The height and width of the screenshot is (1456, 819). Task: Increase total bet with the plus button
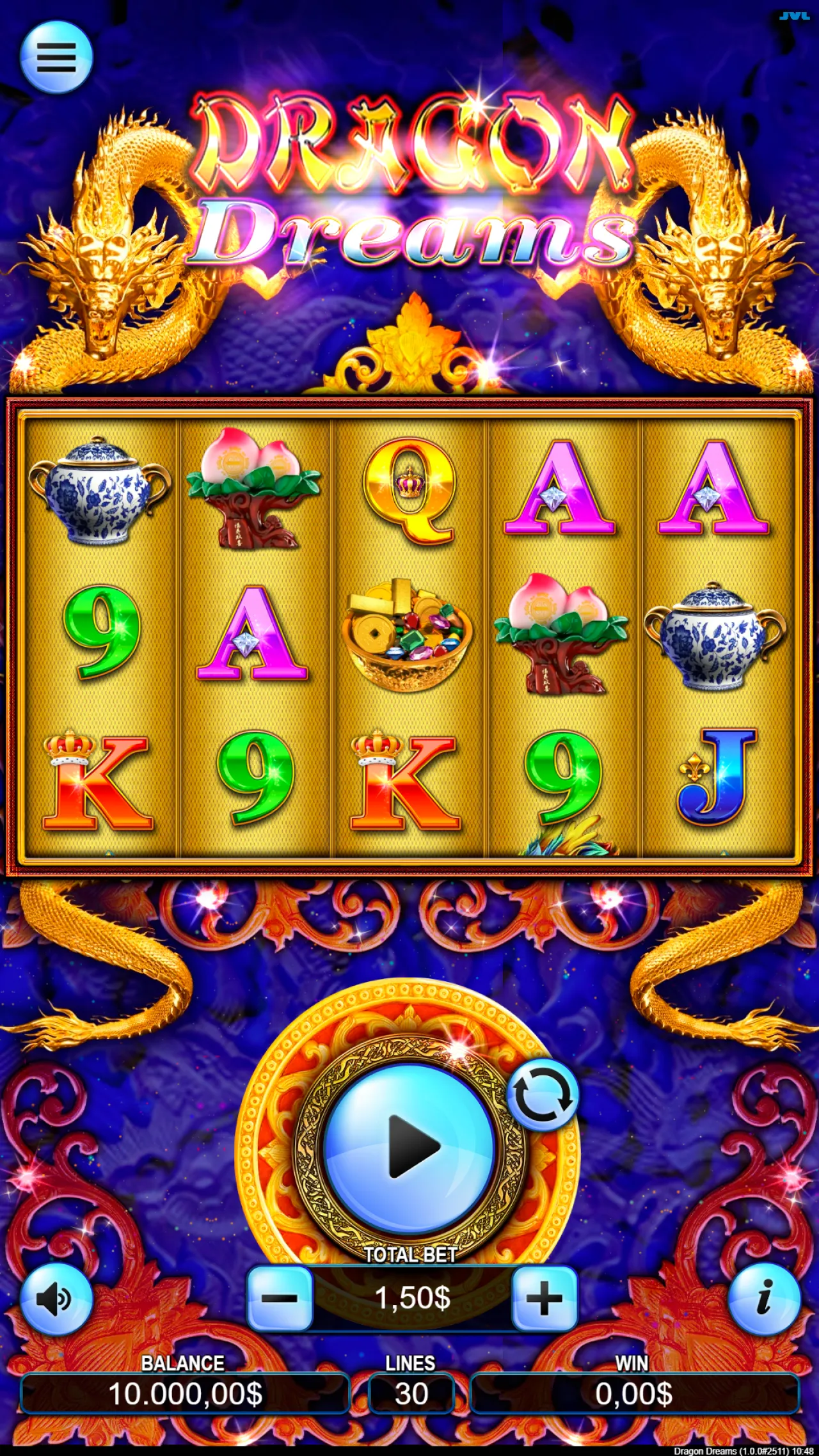point(545,1299)
